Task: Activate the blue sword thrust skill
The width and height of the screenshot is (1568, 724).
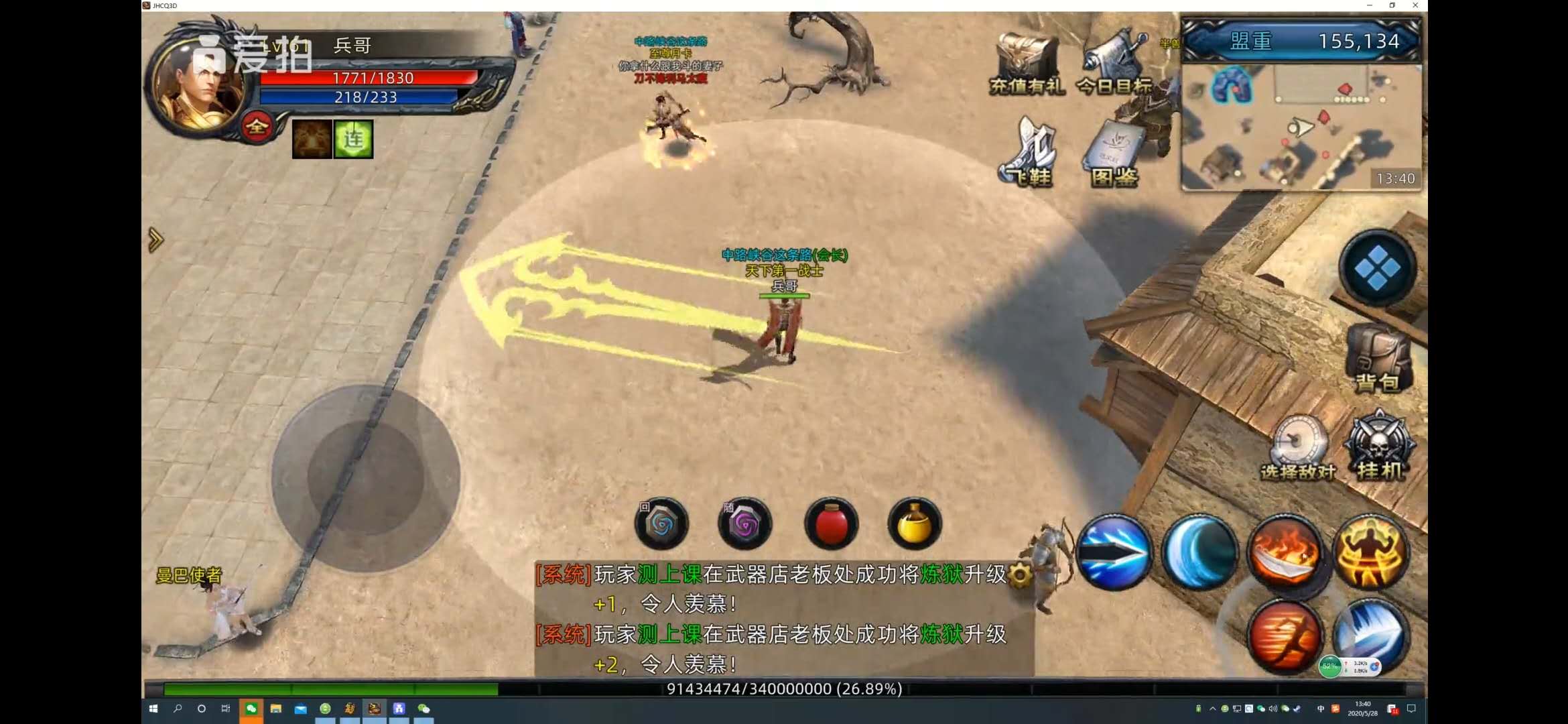Action: 1114,552
